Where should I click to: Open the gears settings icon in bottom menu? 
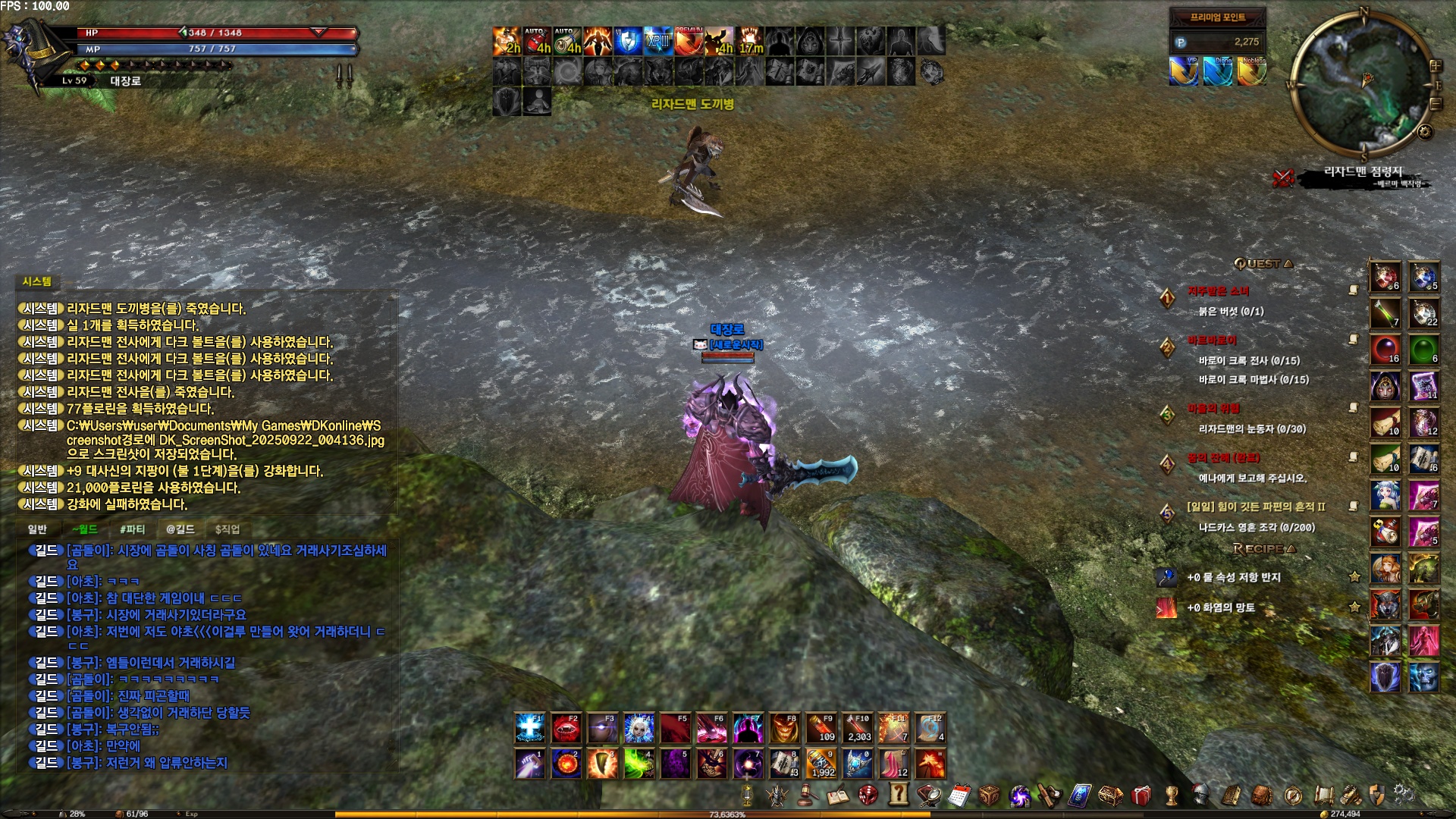(1403, 795)
